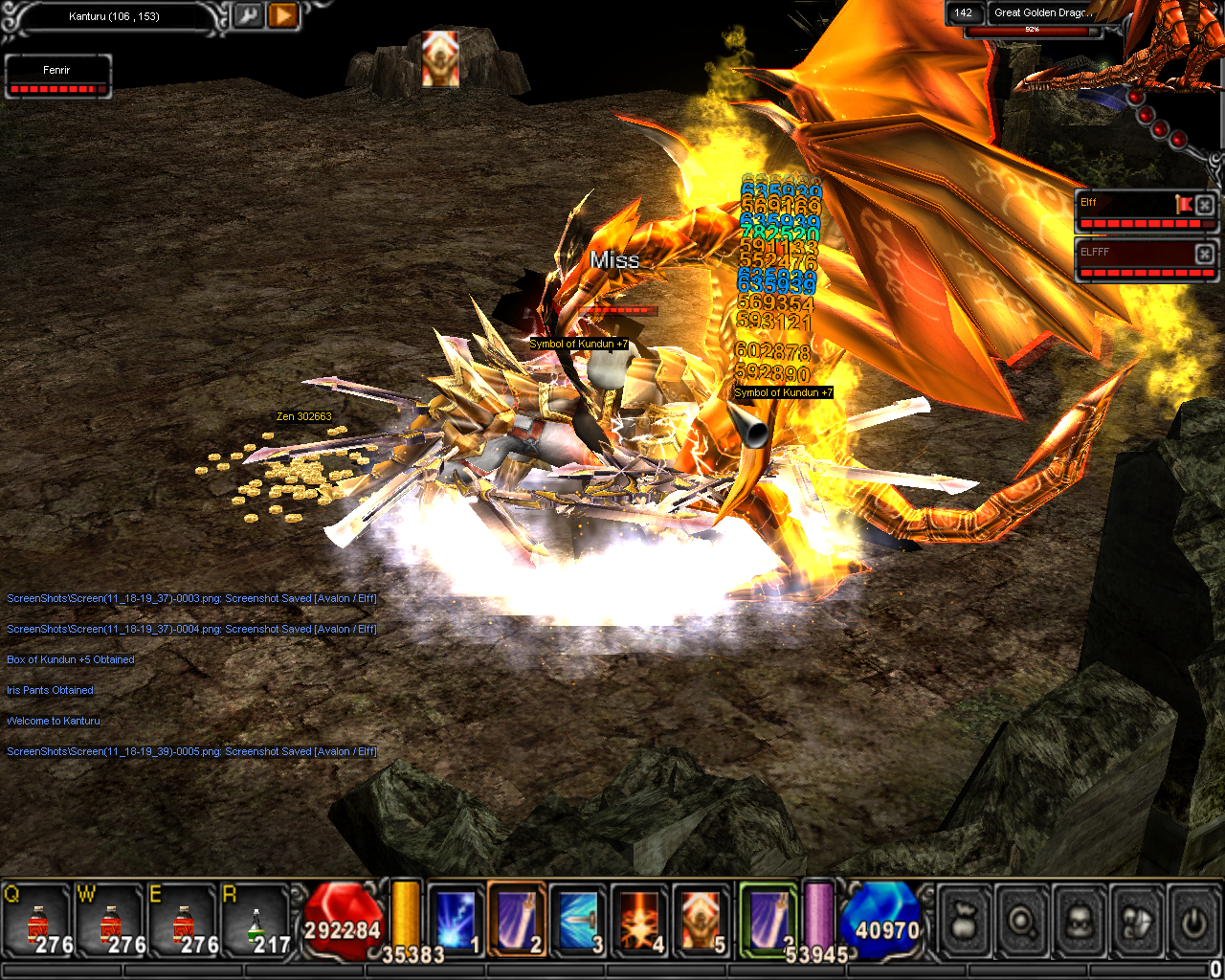This screenshot has width=1225, height=980.
Task: Click the active buff icon at top
Action: [x=440, y=58]
